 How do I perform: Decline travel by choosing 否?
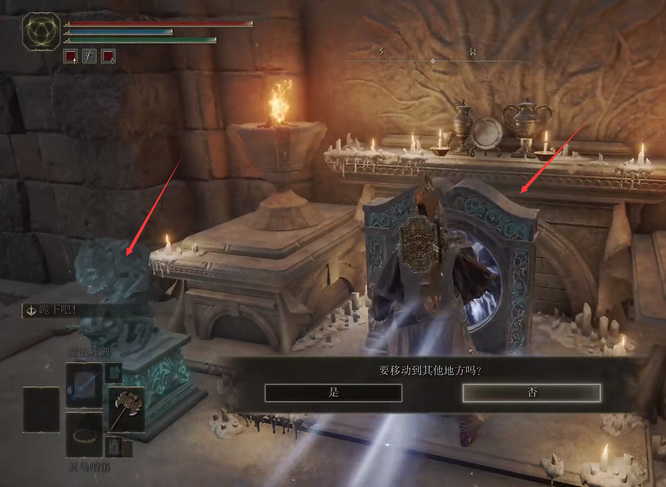point(531,393)
